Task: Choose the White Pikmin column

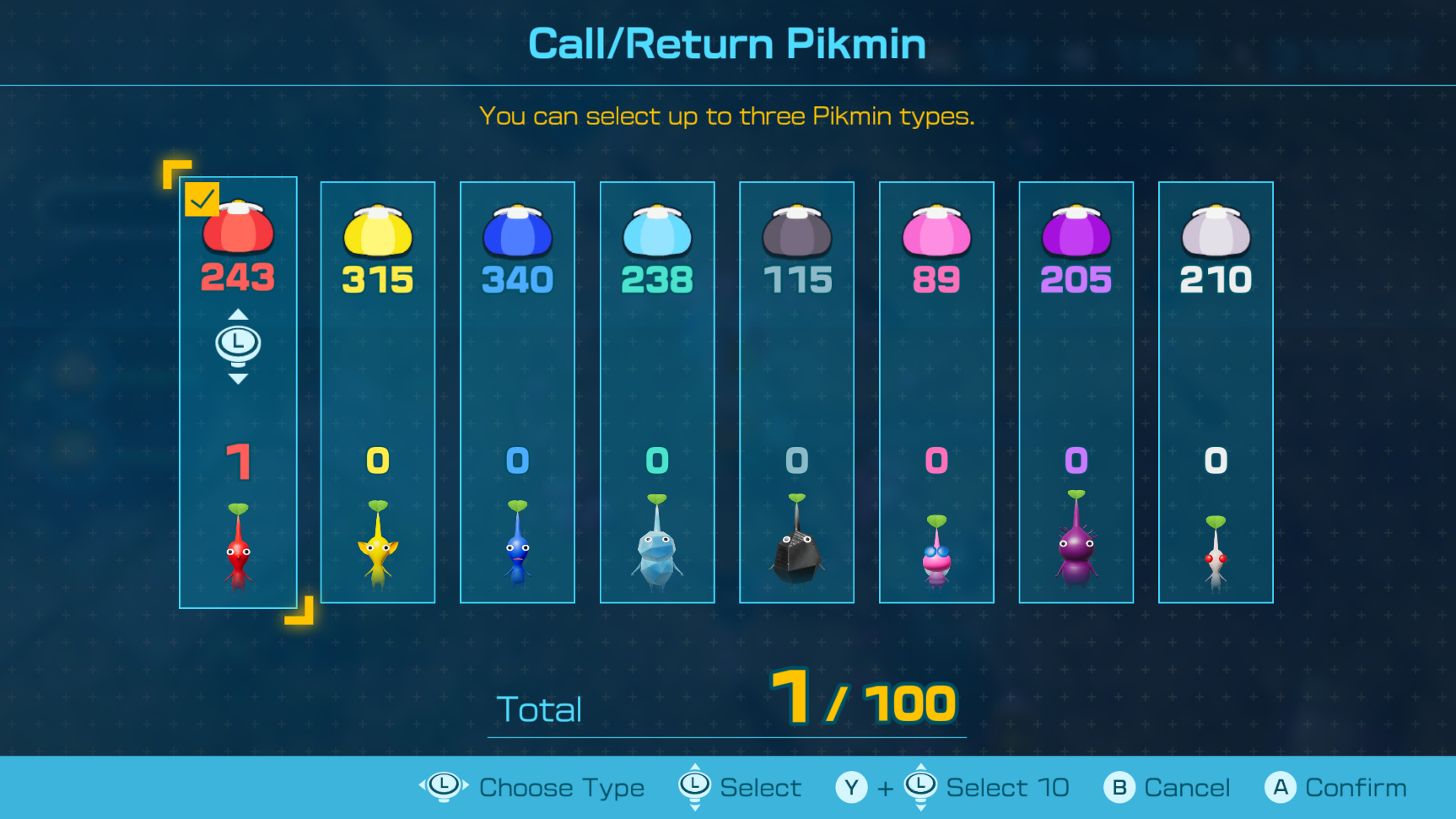Action: tap(1216, 392)
